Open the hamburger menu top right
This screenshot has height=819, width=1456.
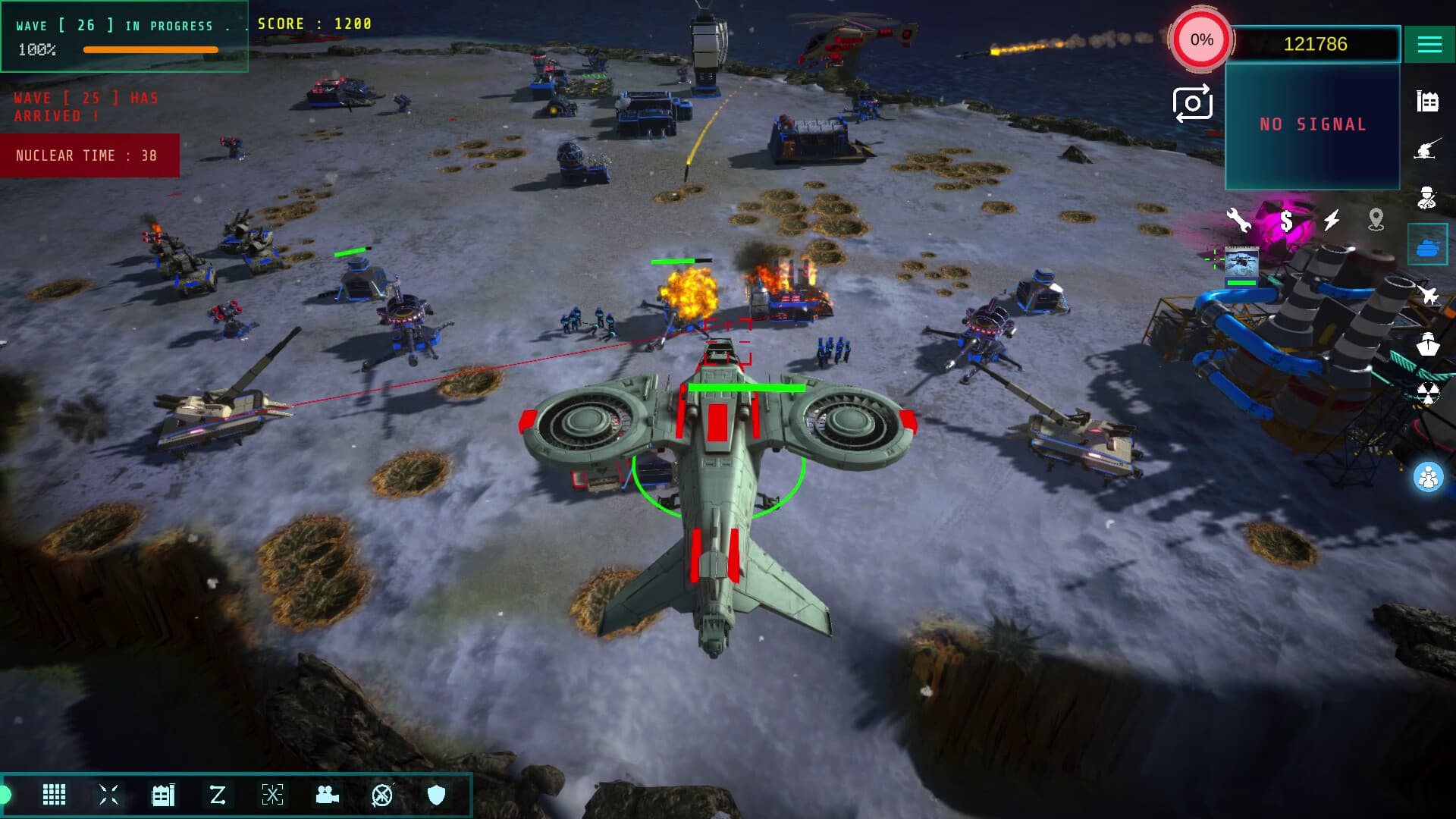click(1430, 44)
